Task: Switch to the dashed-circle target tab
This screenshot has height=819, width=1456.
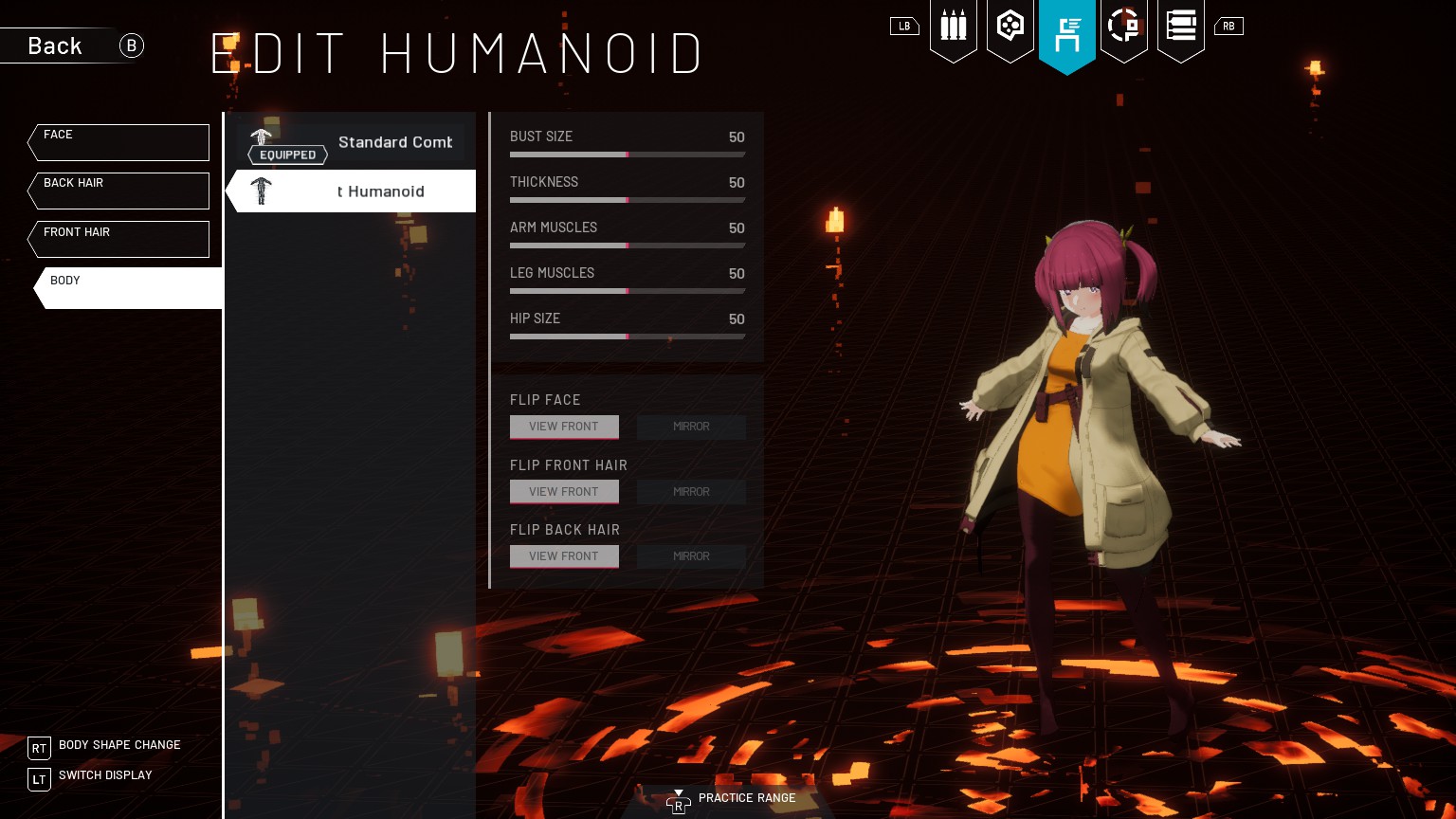Action: pos(1124,27)
